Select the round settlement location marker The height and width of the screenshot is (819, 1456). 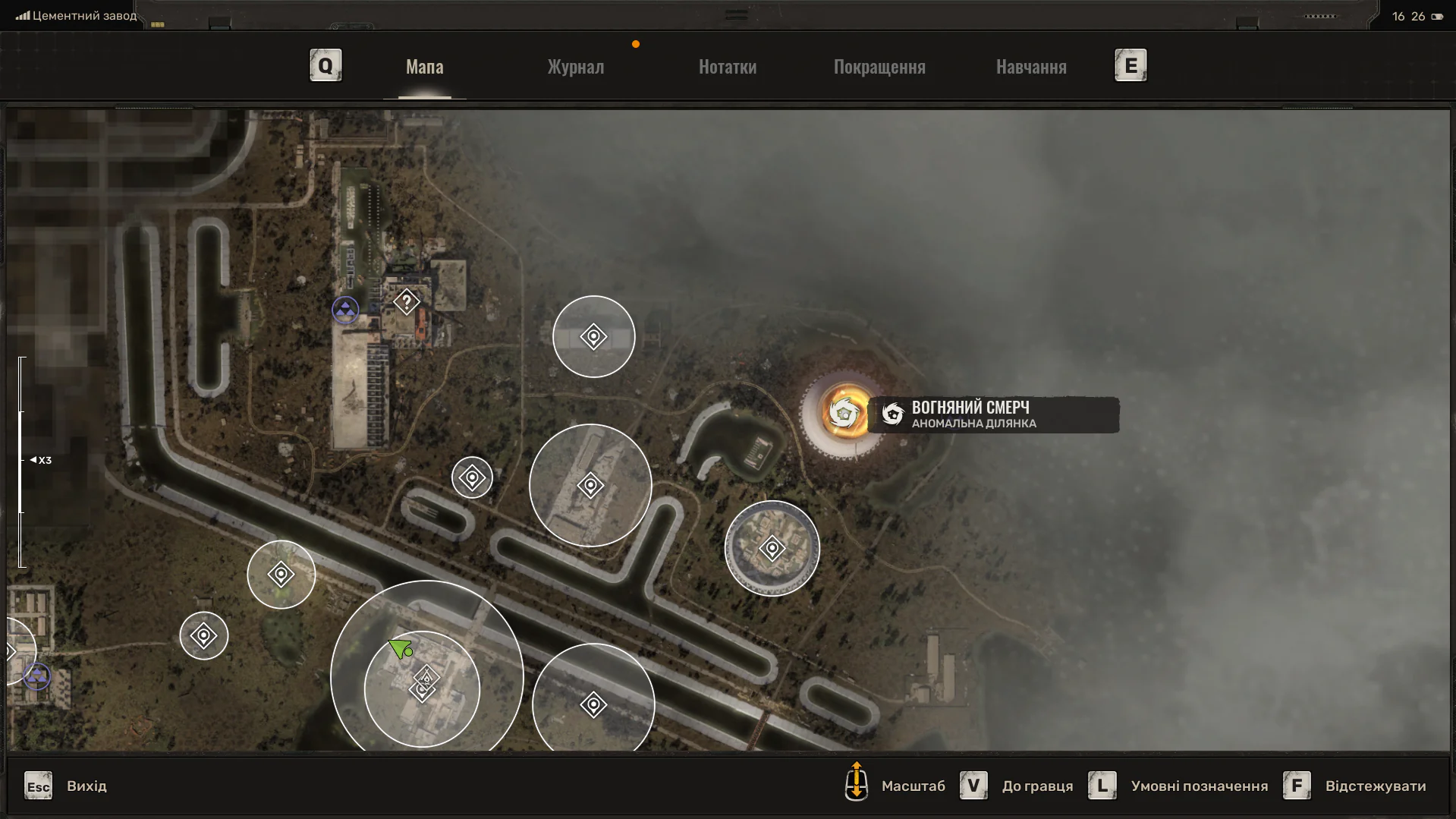772,548
